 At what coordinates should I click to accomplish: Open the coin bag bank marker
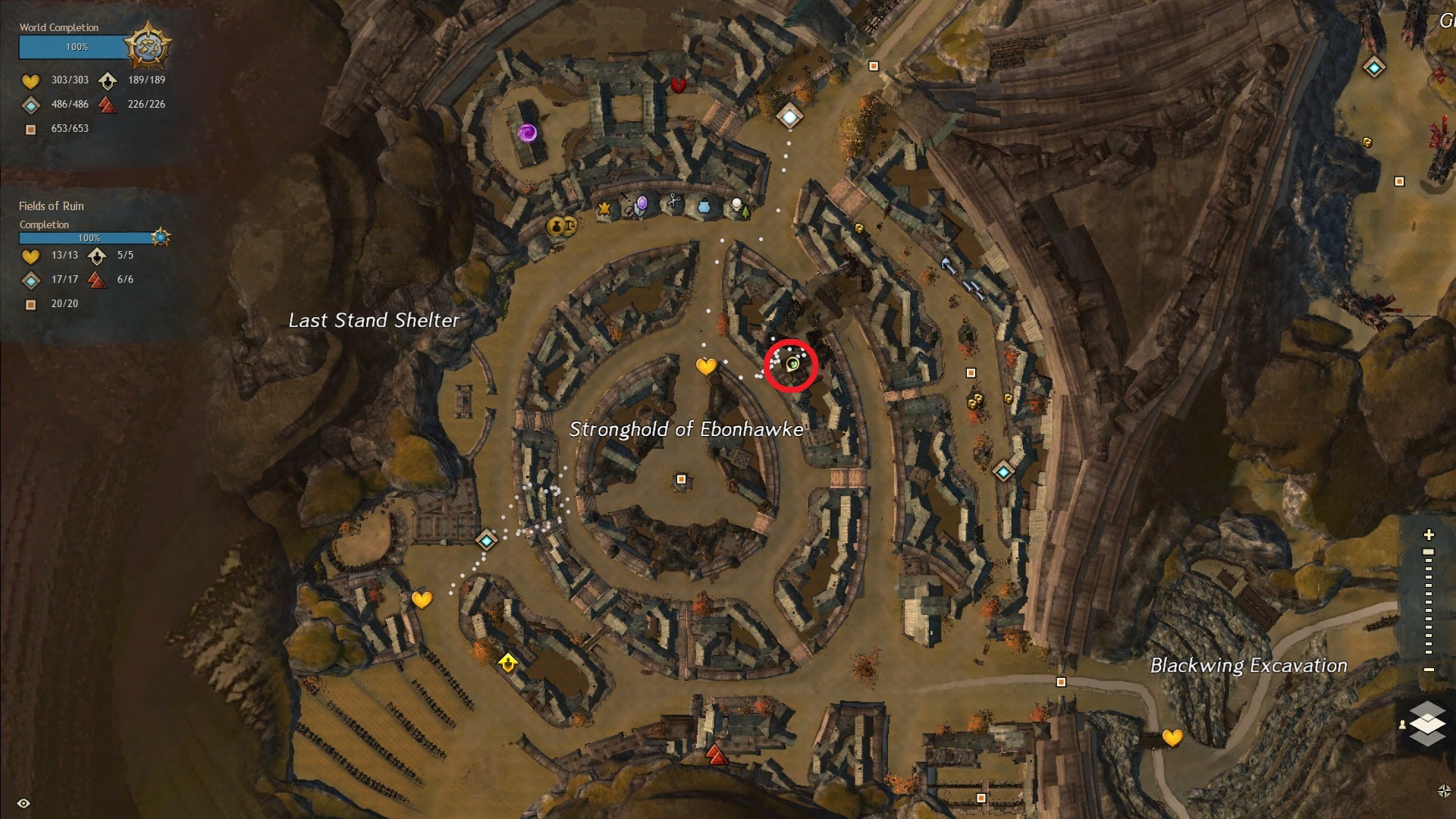coord(556,225)
